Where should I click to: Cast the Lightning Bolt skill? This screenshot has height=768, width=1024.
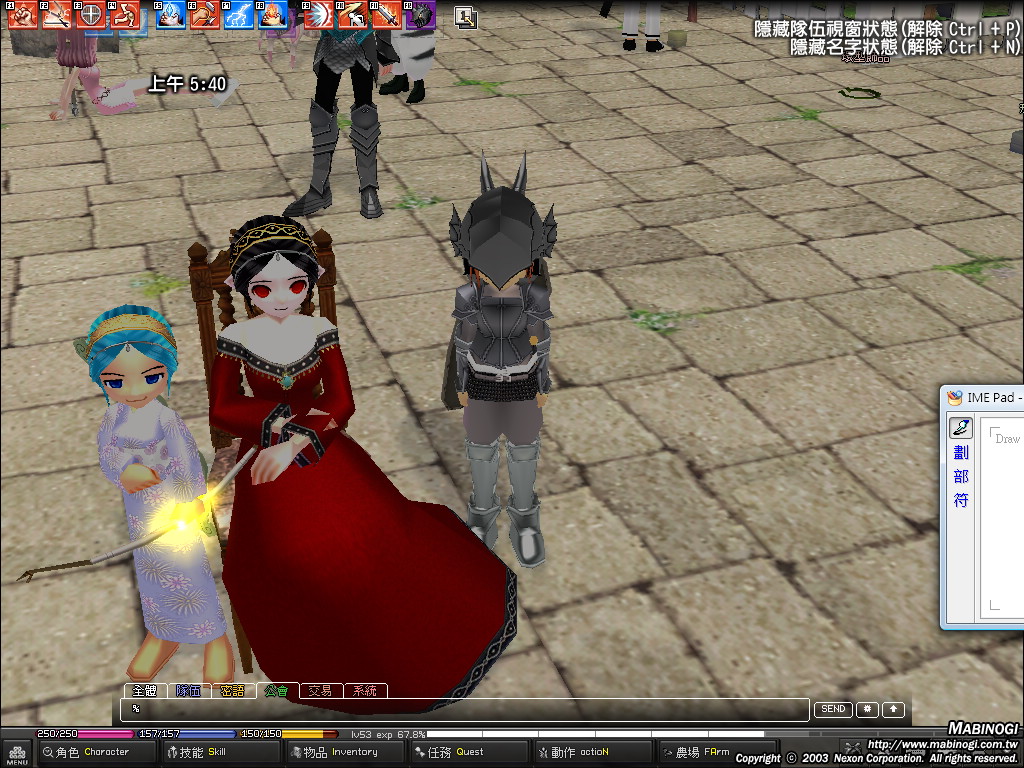pyautogui.click(x=239, y=14)
